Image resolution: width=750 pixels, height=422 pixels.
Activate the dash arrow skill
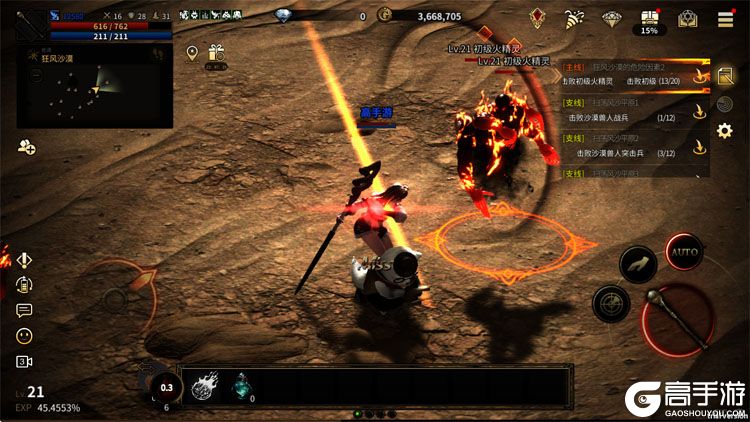(x=638, y=264)
